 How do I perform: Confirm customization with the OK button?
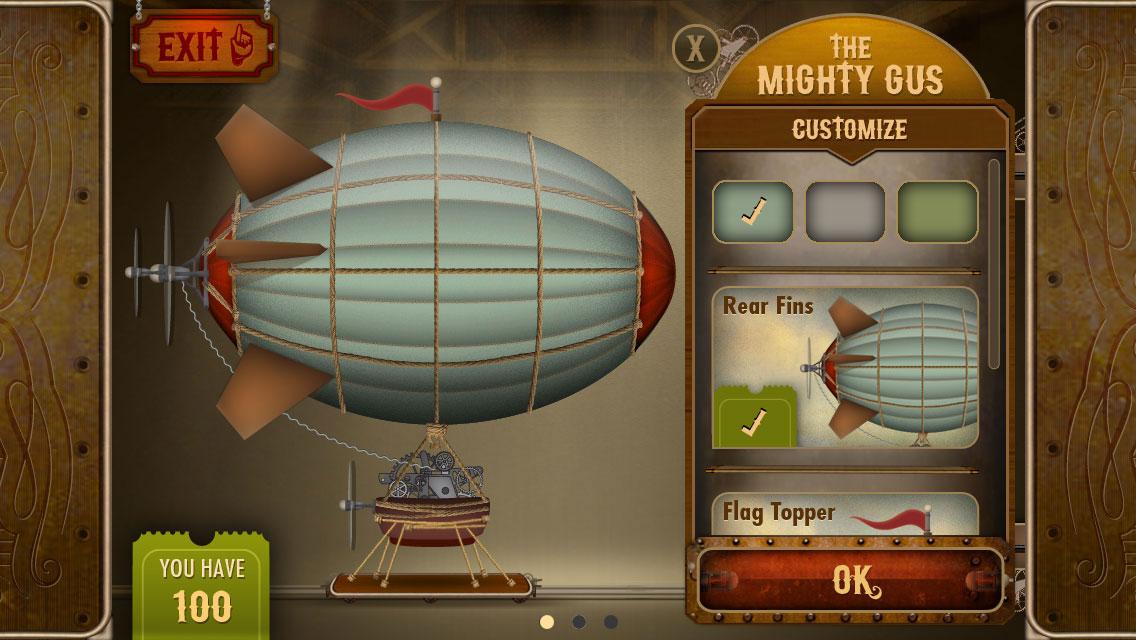click(851, 578)
